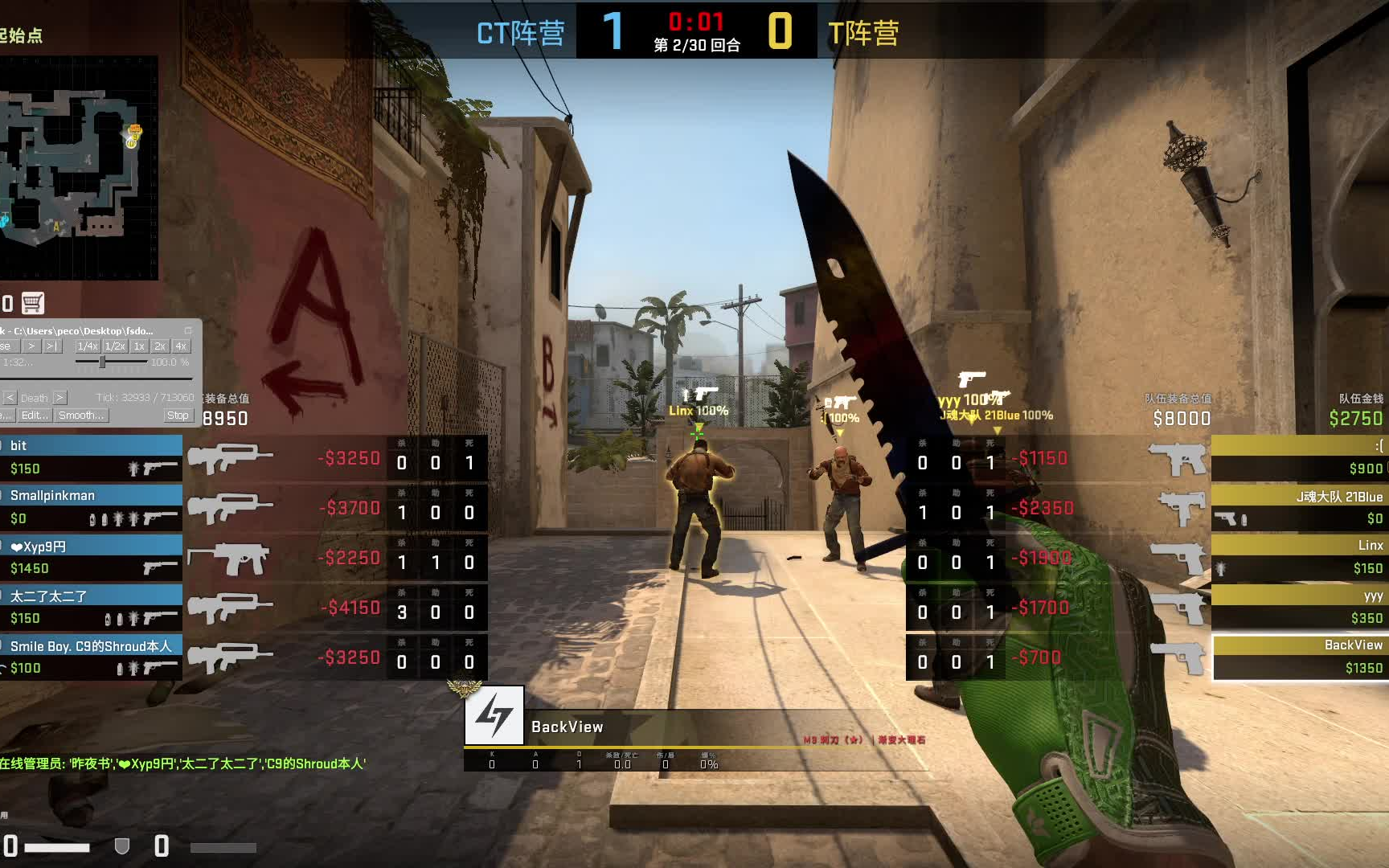This screenshot has height=868, width=1389.
Task: Open the Edit... dialog in demo player
Action: tap(34, 416)
